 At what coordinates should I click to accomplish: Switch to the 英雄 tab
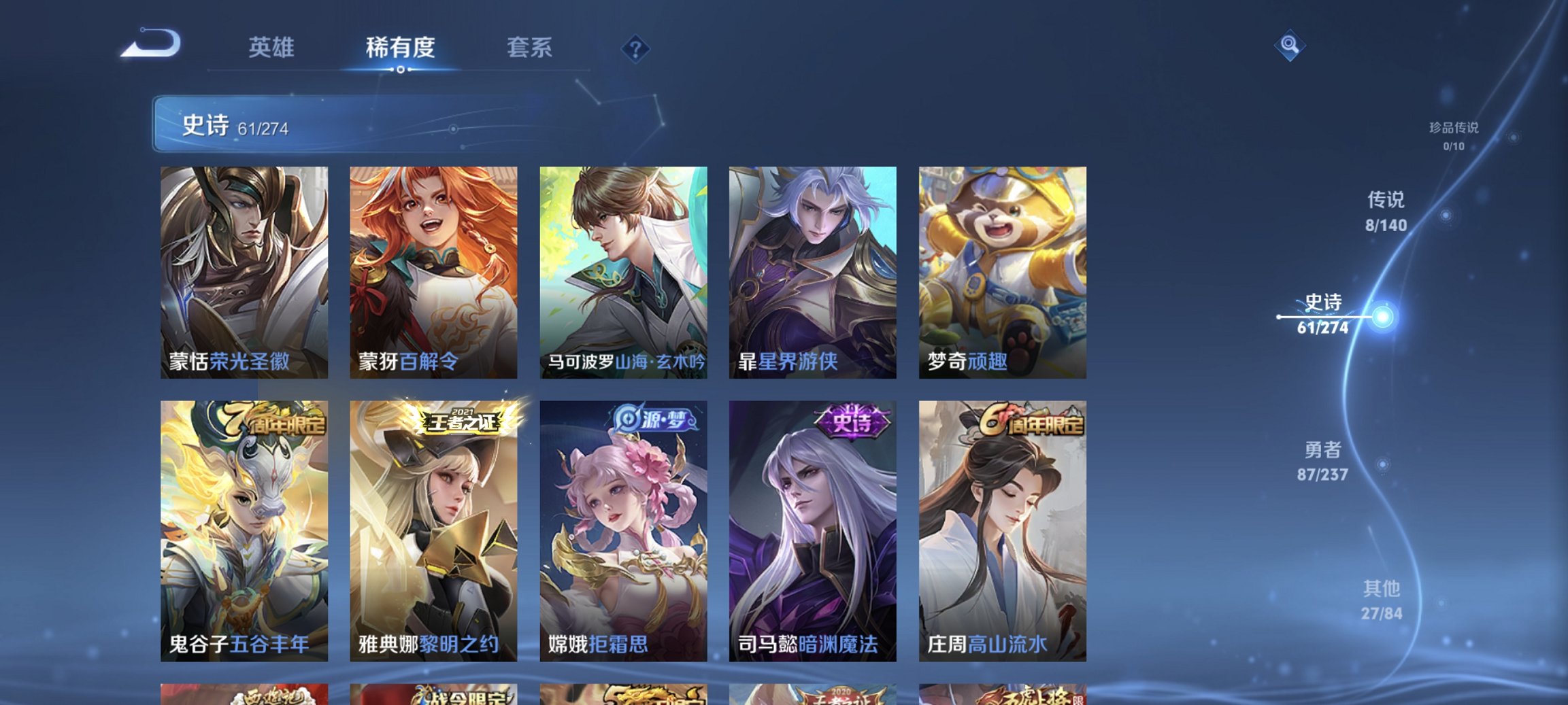coord(274,47)
